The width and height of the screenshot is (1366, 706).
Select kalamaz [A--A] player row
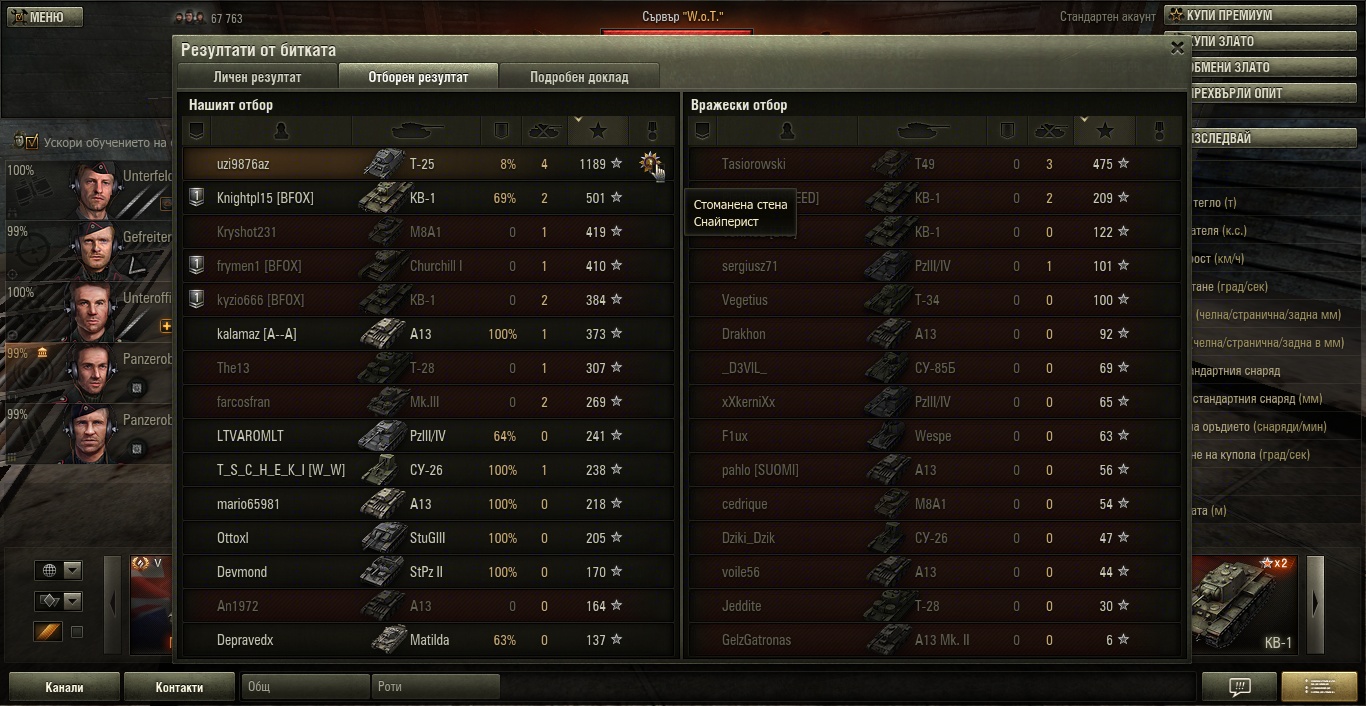coord(256,334)
